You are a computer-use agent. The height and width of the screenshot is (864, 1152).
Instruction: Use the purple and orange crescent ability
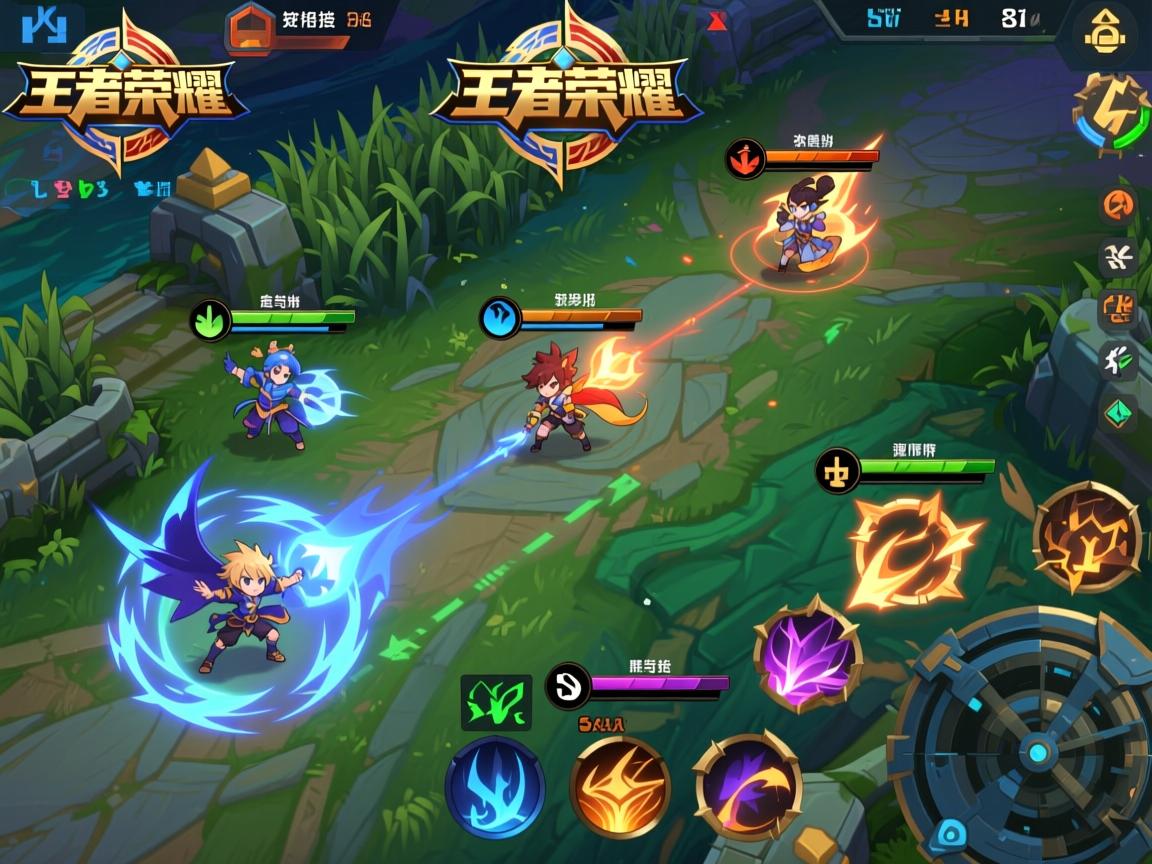pyautogui.click(x=747, y=786)
